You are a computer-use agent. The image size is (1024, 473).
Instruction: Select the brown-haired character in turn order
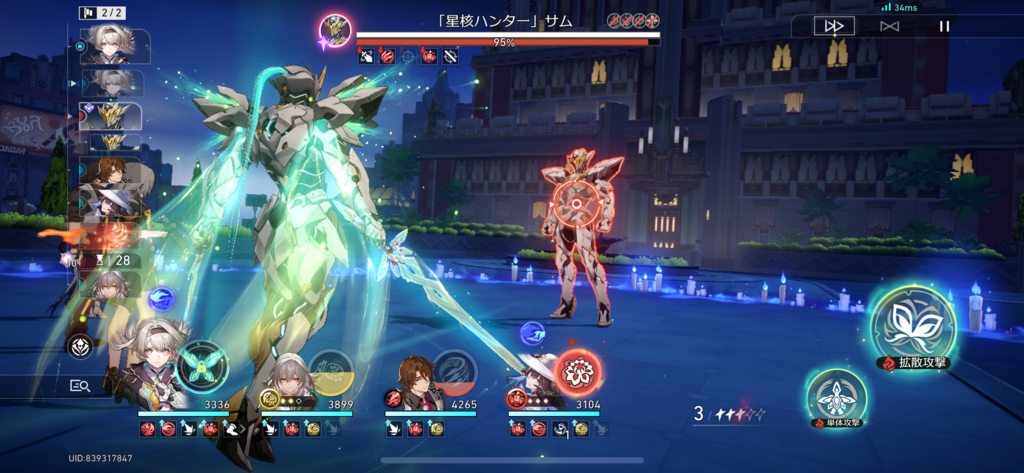click(115, 172)
